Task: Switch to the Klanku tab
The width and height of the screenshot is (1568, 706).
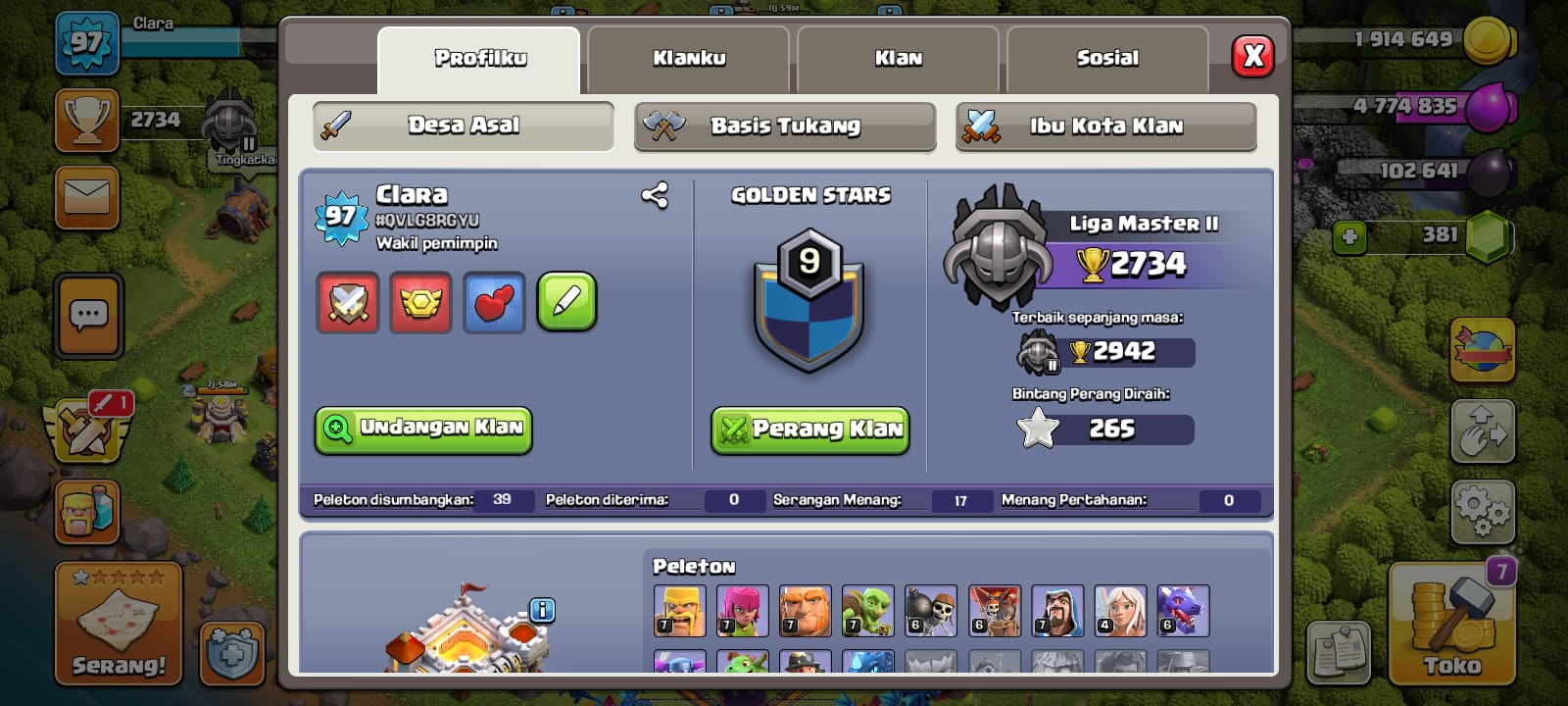Action: click(689, 59)
